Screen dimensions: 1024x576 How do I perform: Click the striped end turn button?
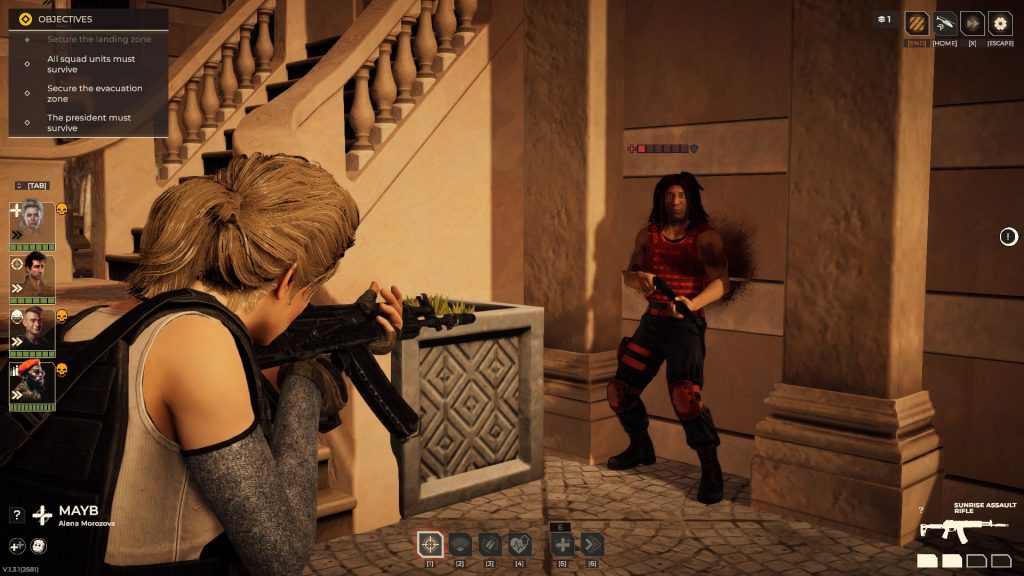[916, 23]
